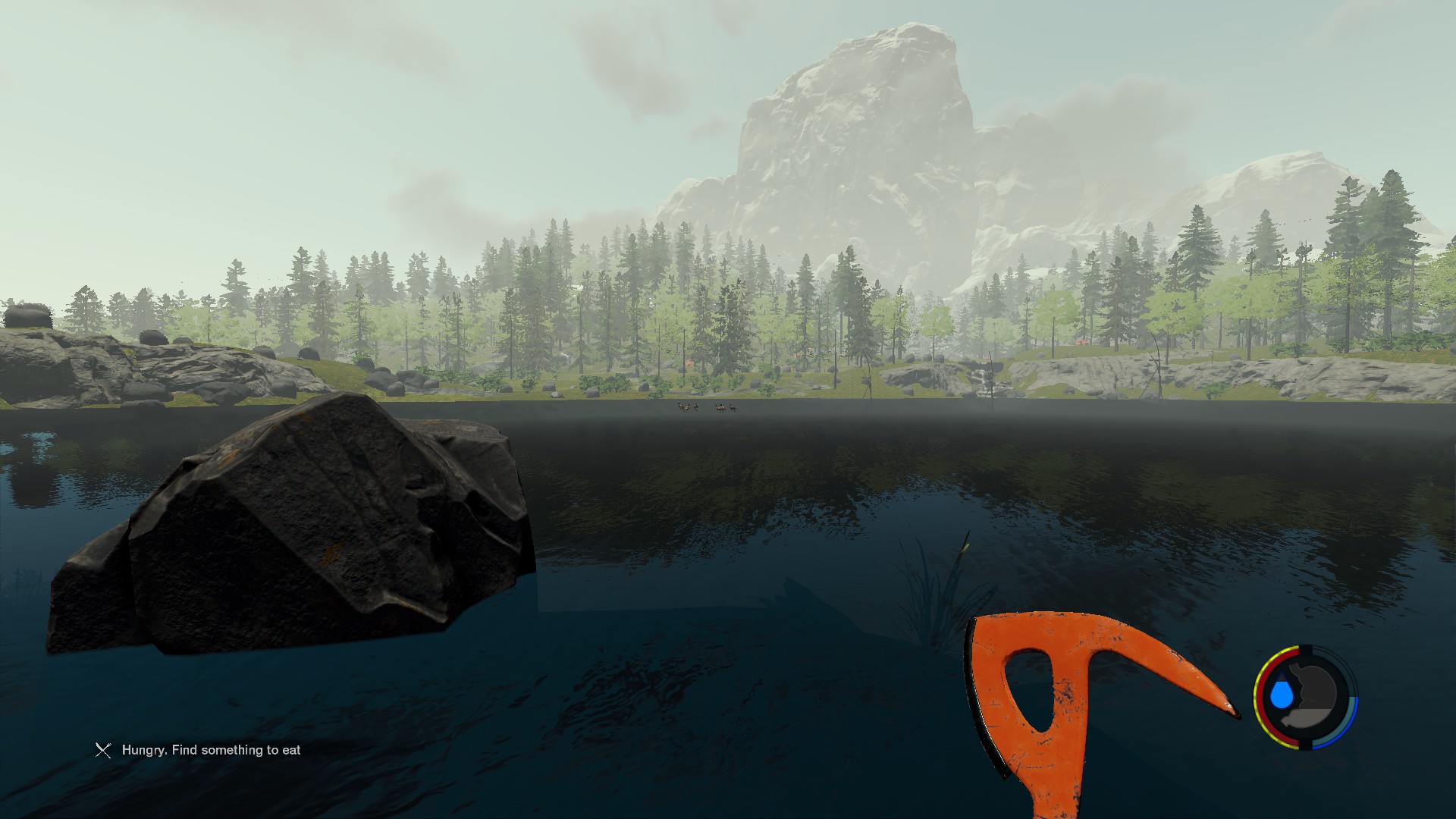Select the blue water drop thirst icon
Viewport: 1456px width, 819px height.
(1281, 694)
